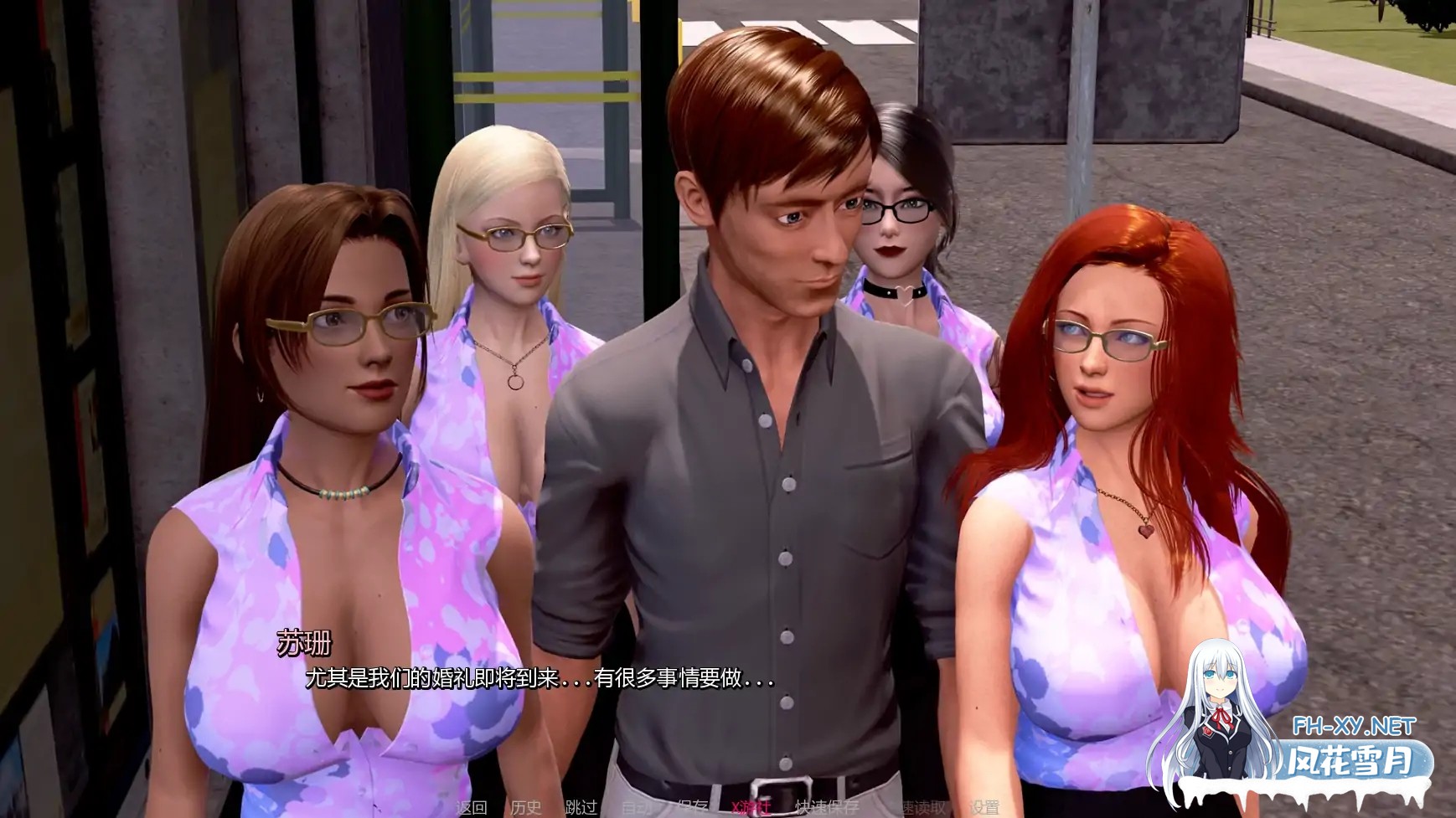The width and height of the screenshot is (1456, 818).
Task: Activate 跳过 (Skip) in the quick menu
Action: tap(581, 807)
